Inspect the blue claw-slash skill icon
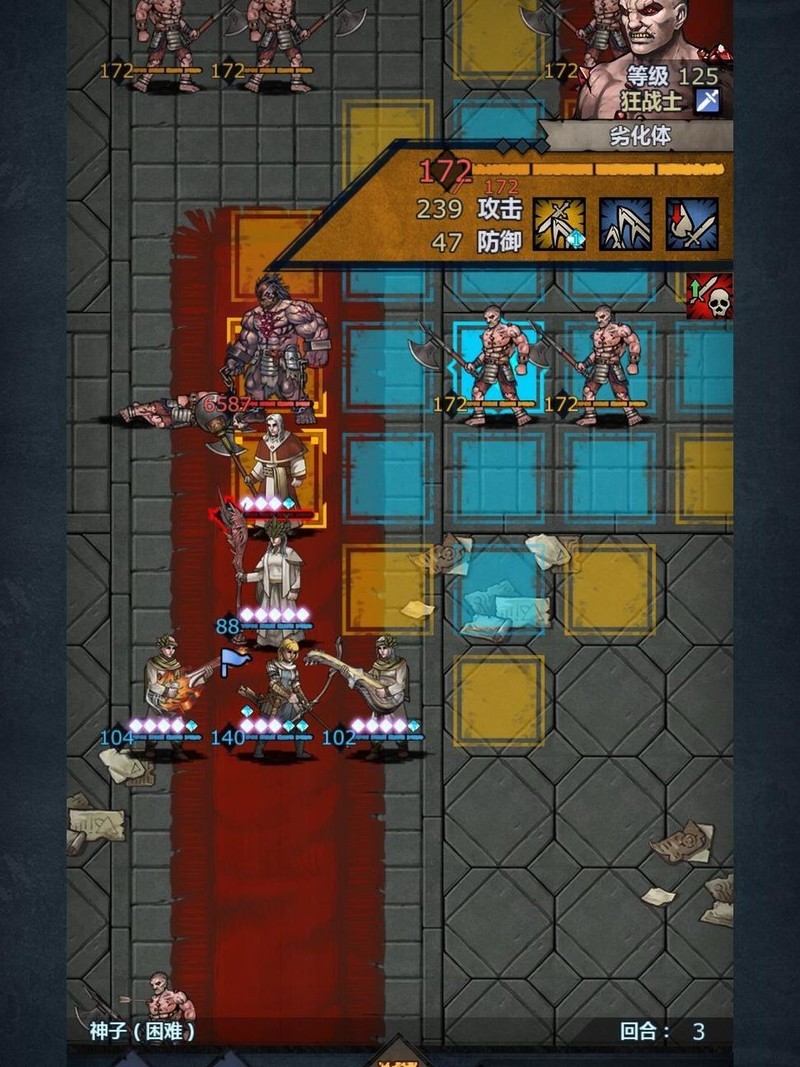 [x=625, y=223]
